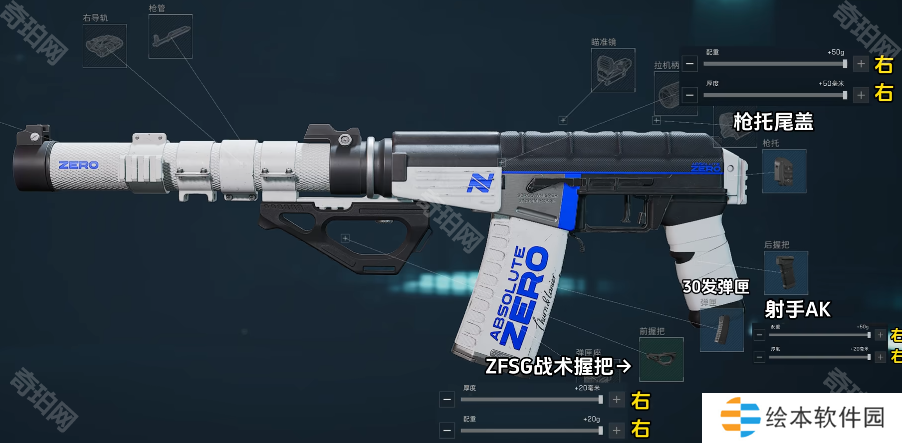This screenshot has width=902, height=443.
Task: Expand the small plus node below 拉机柄
Action: tap(656, 119)
